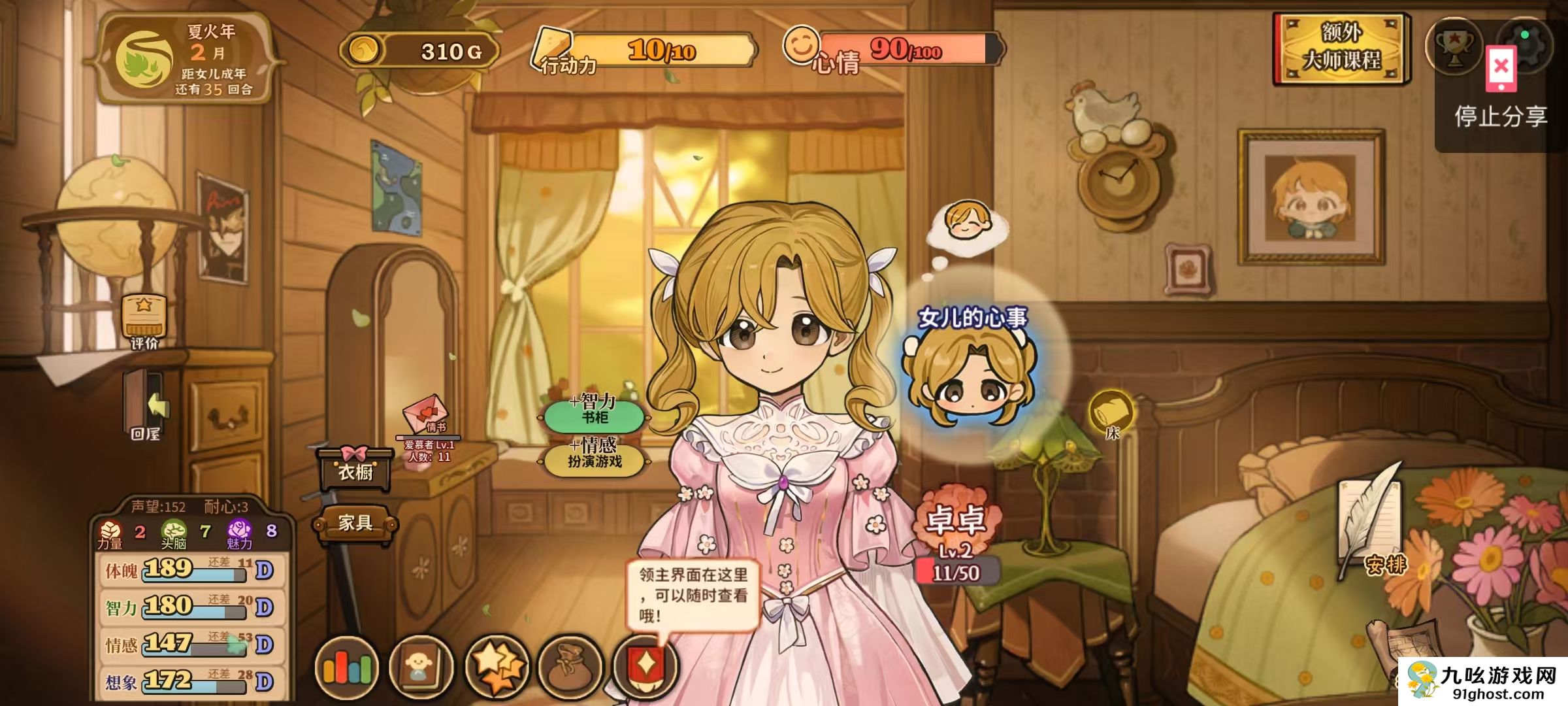Select 回屋 to go back indoors
The image size is (1568, 706).
(145, 405)
